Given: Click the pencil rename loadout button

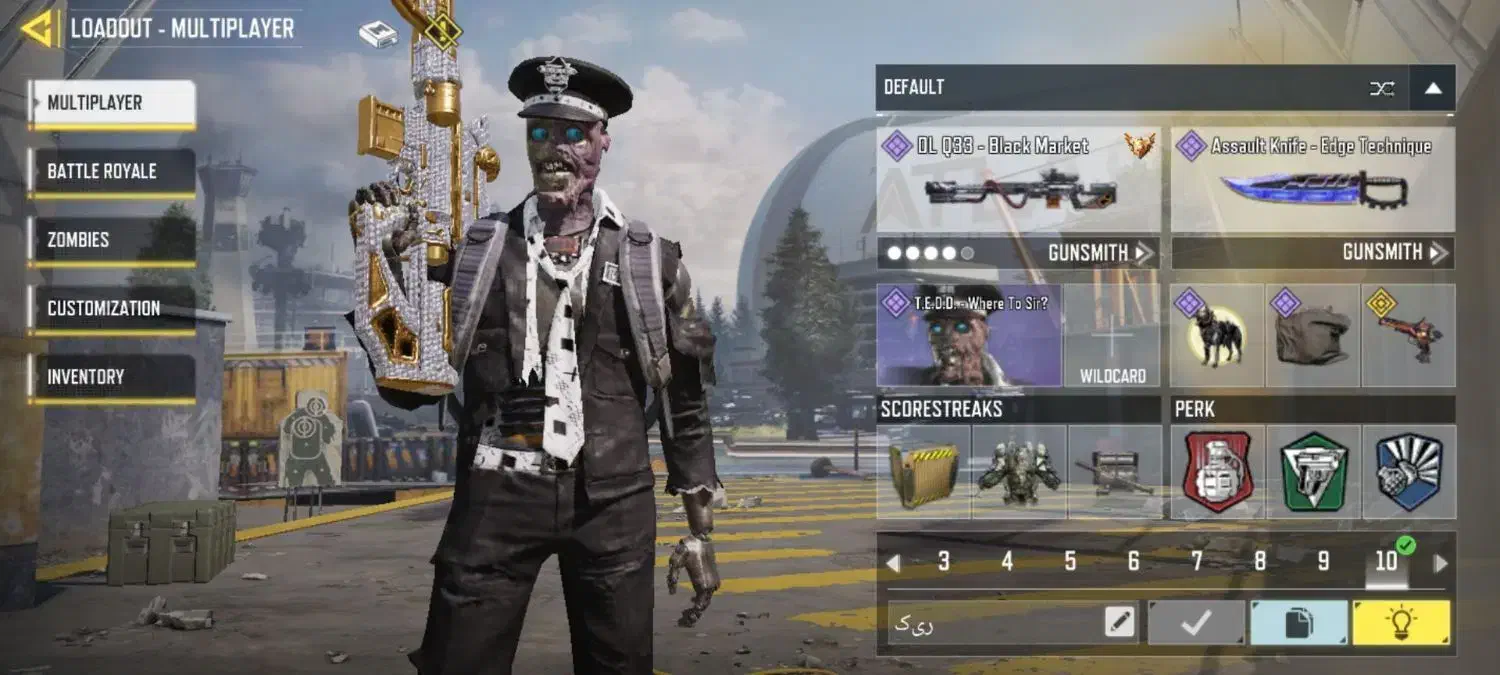Looking at the screenshot, I should tap(1120, 623).
